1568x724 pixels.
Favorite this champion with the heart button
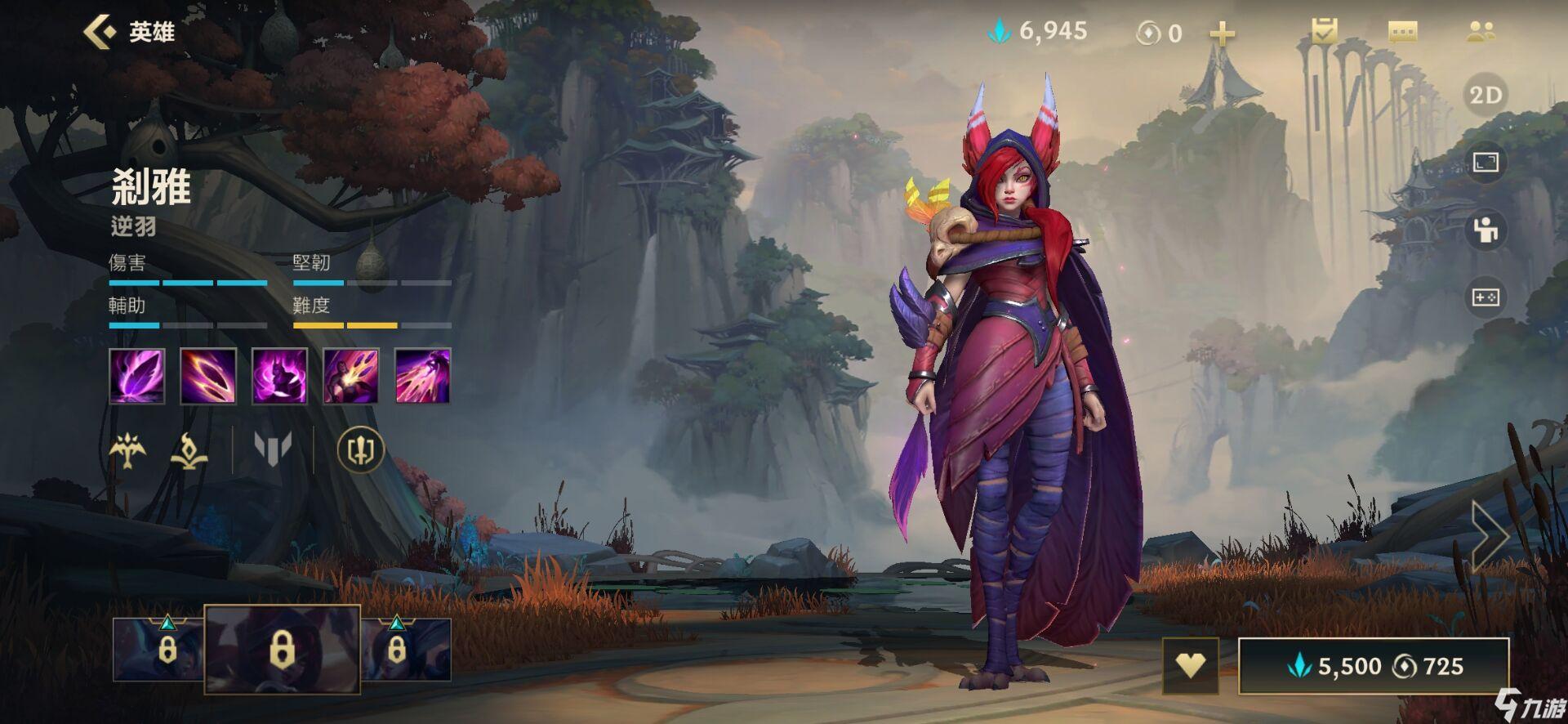[1190, 666]
